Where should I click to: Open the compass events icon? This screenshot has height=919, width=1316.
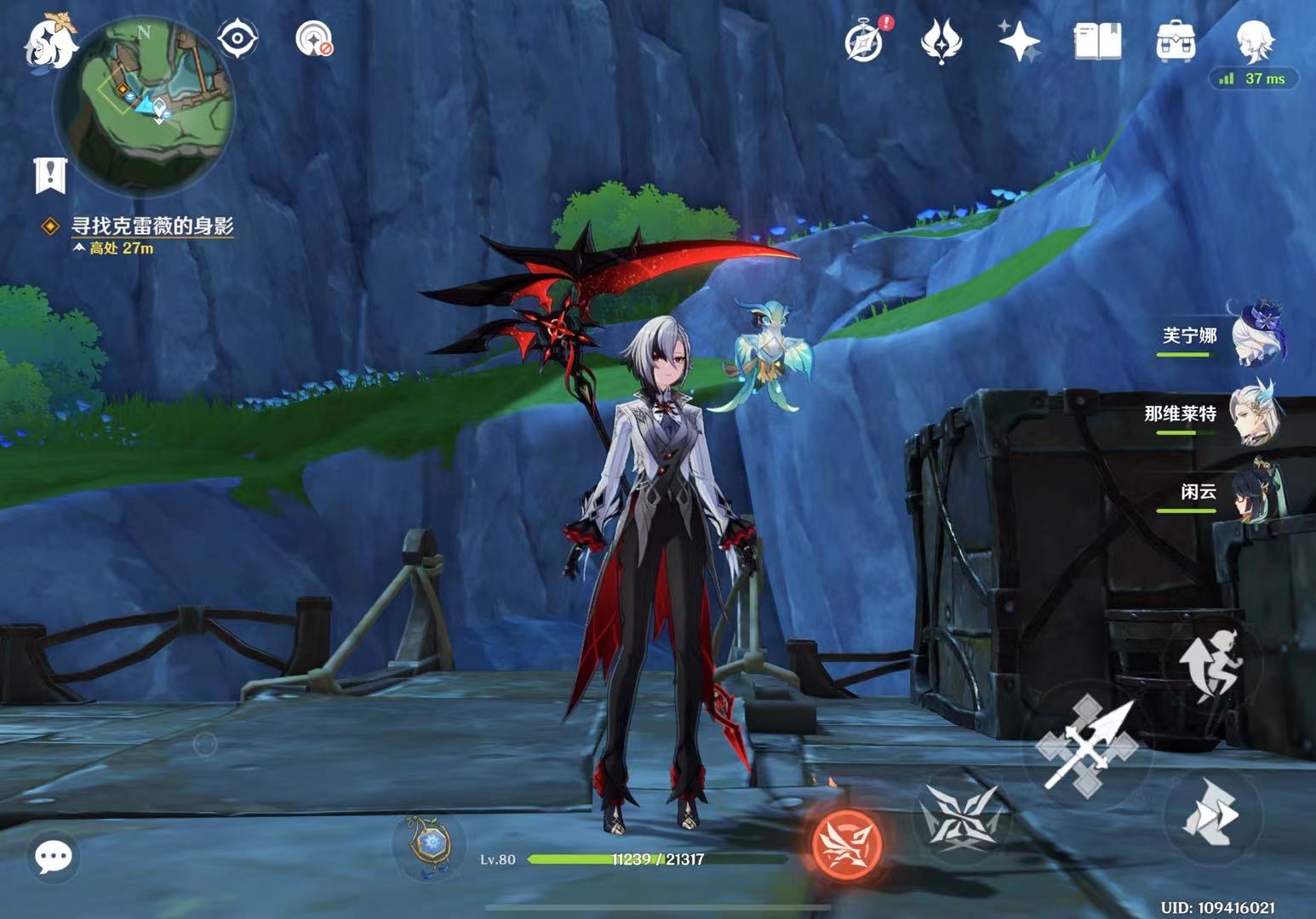pos(863,41)
